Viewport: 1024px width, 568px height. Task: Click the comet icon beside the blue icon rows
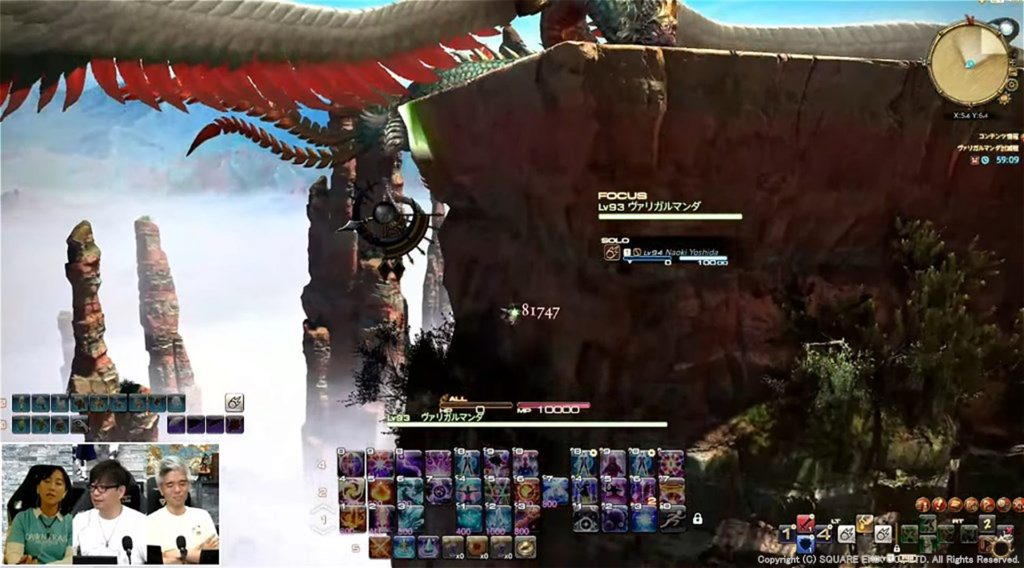pyautogui.click(x=235, y=403)
